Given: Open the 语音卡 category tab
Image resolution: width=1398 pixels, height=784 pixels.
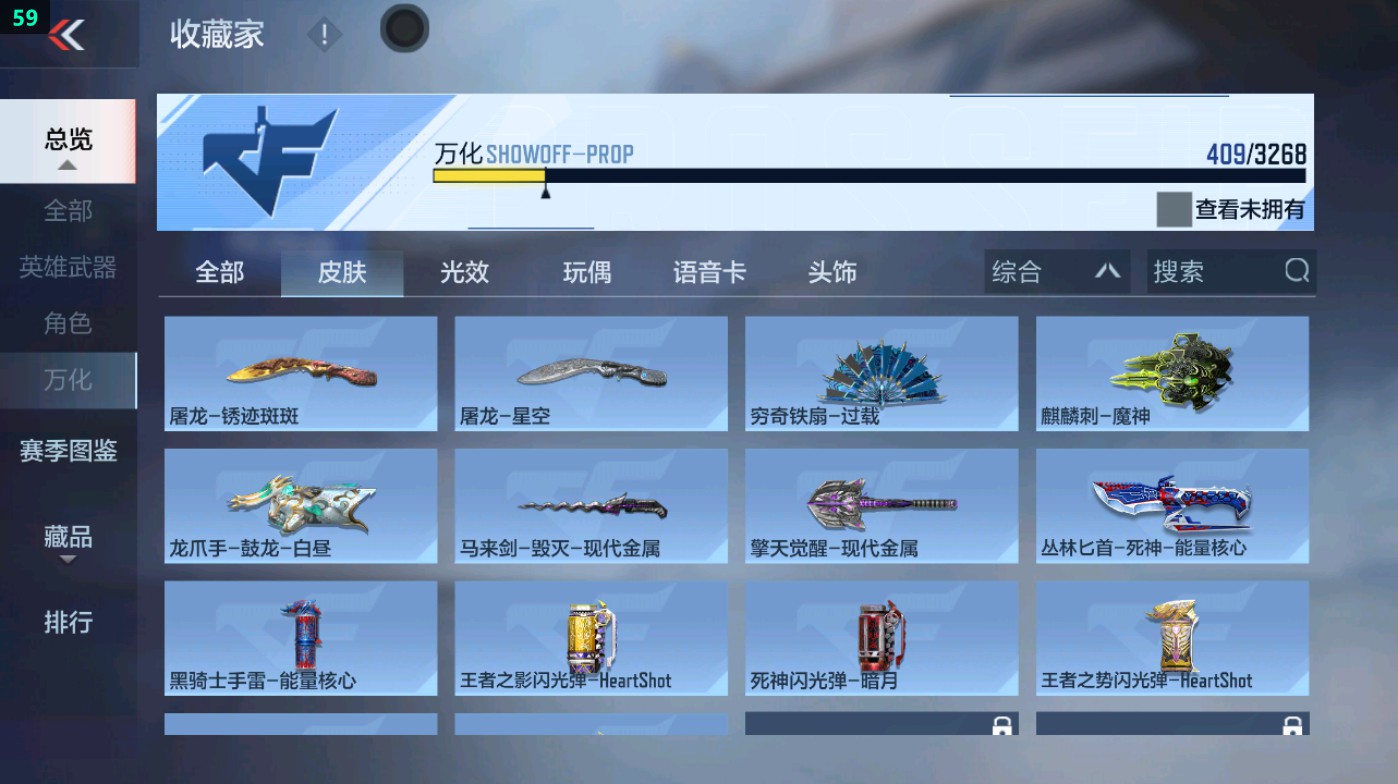Looking at the screenshot, I should (709, 271).
